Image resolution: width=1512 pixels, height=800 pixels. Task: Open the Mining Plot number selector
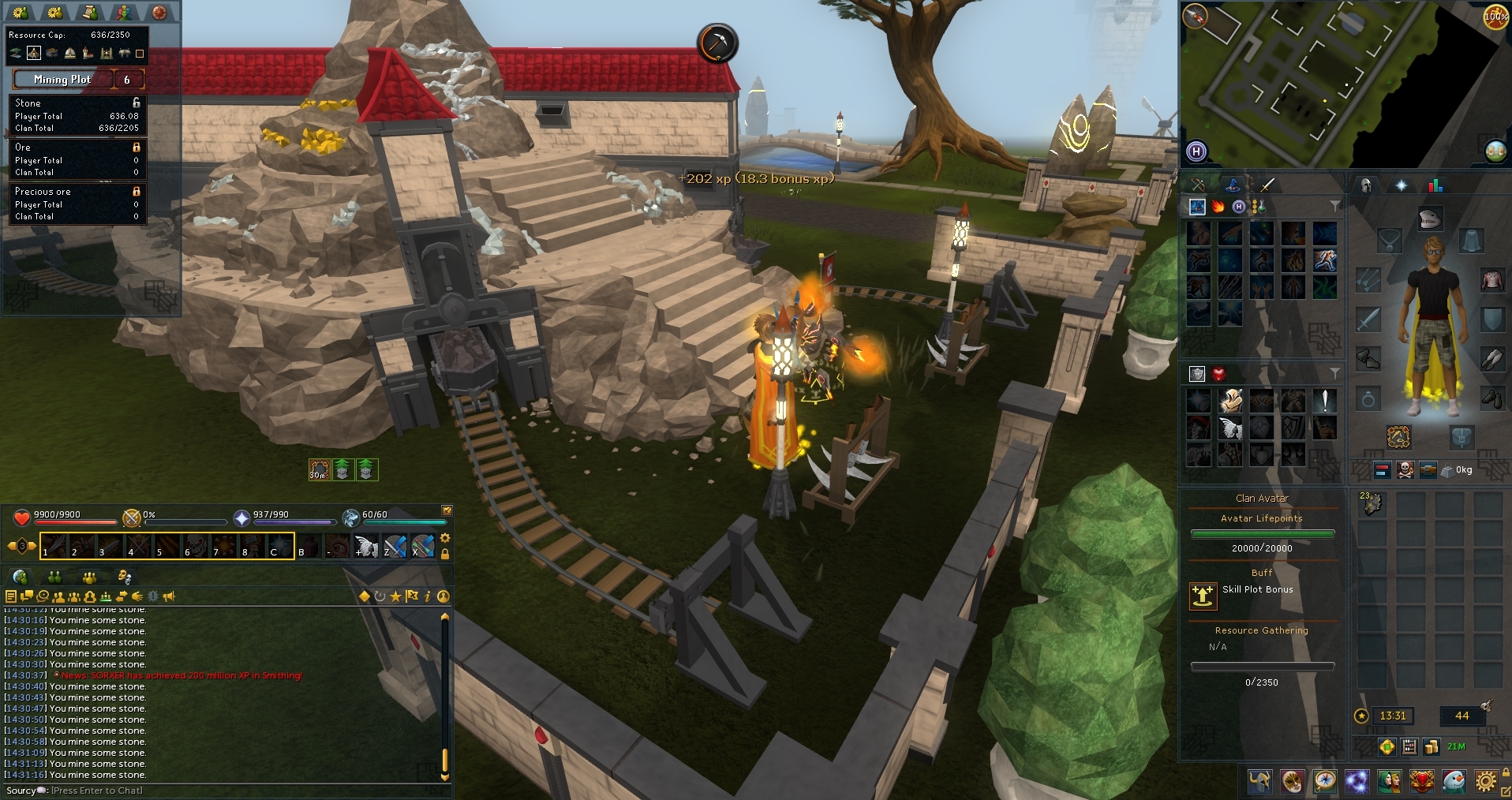(x=130, y=79)
